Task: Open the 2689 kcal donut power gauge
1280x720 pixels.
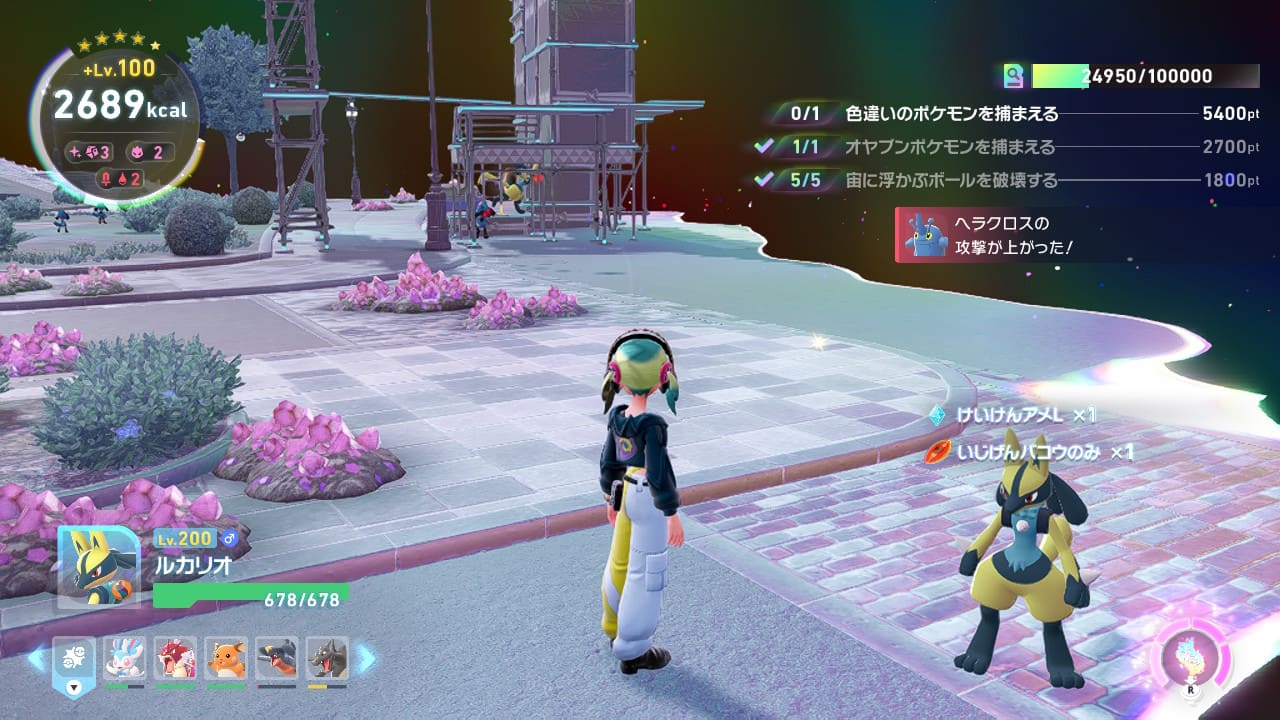Action: click(x=118, y=106)
